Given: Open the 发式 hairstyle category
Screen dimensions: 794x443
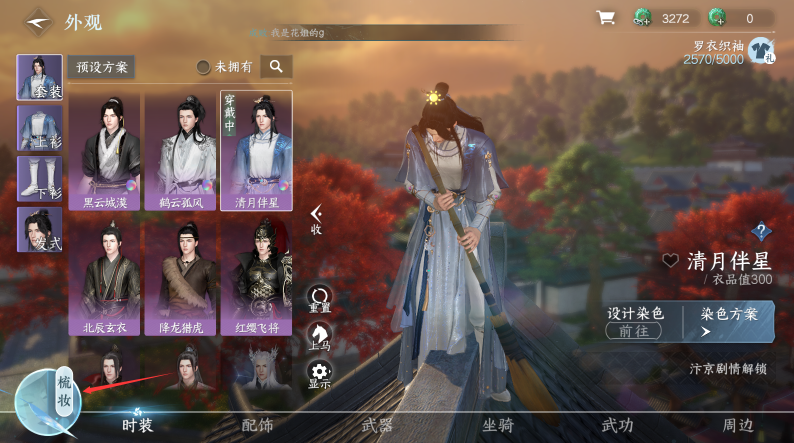Looking at the screenshot, I should click(39, 229).
